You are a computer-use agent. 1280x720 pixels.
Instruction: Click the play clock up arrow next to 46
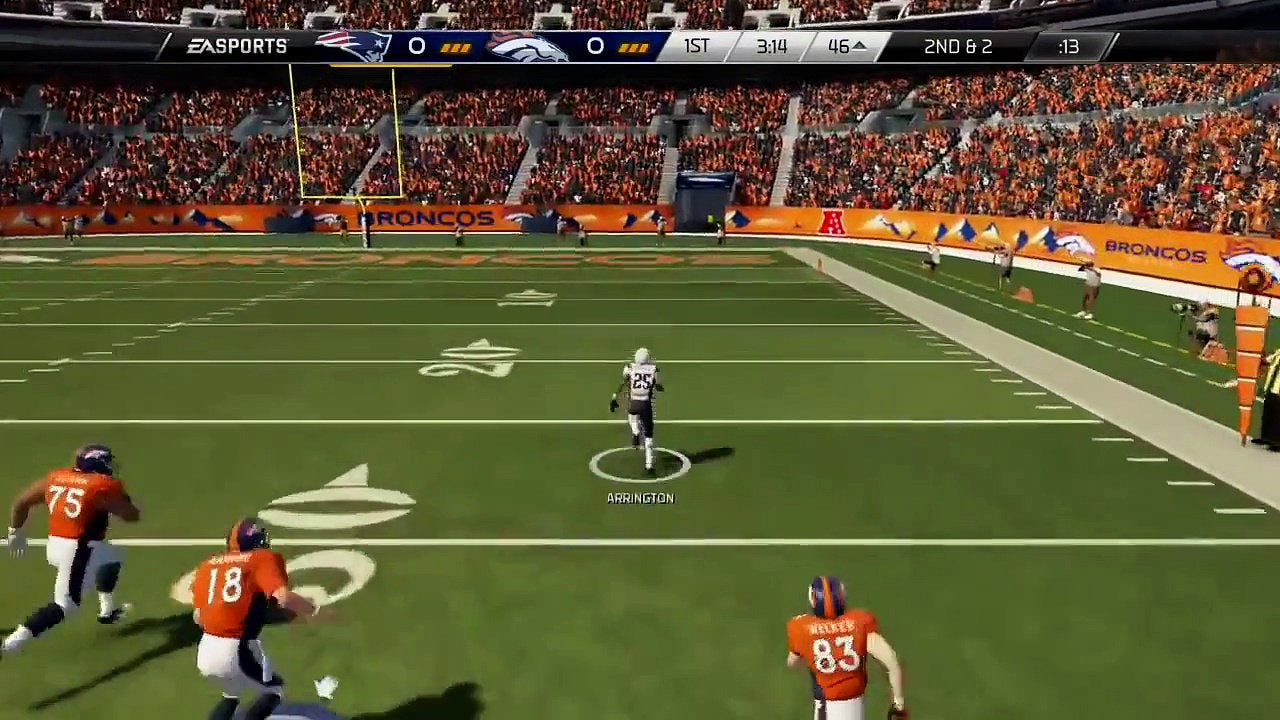(862, 45)
